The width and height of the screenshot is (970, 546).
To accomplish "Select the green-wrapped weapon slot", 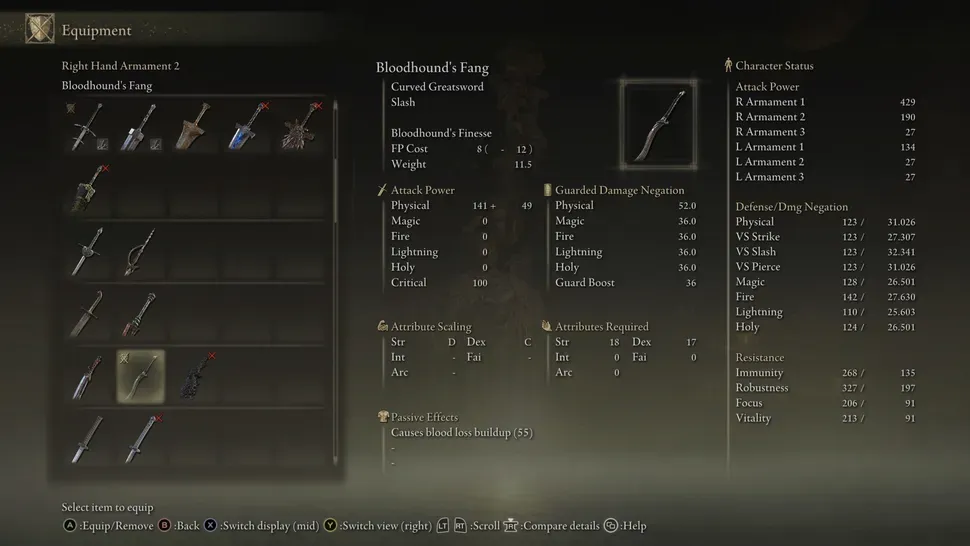I will coord(89,189).
